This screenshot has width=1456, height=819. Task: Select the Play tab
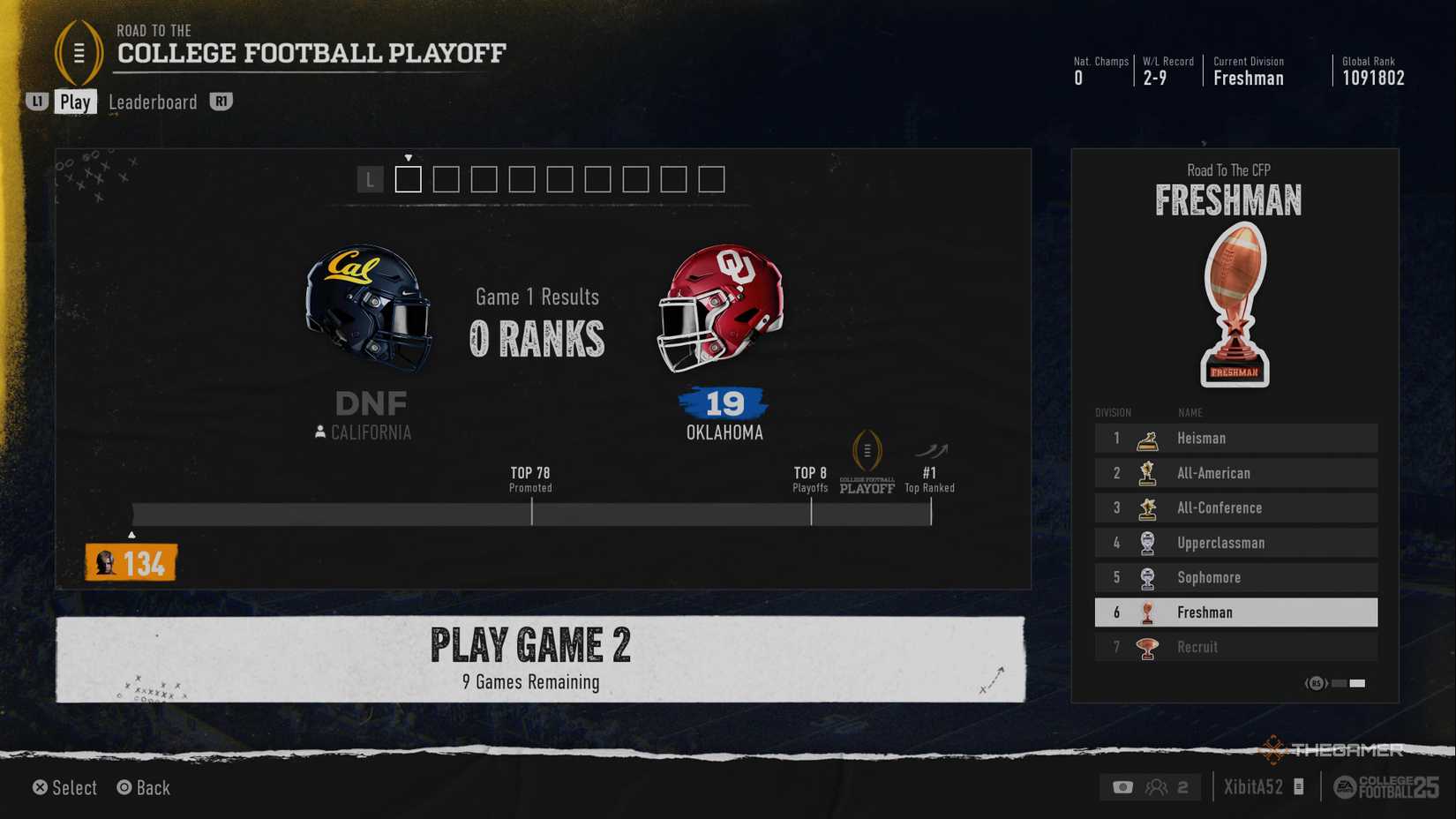click(x=76, y=101)
